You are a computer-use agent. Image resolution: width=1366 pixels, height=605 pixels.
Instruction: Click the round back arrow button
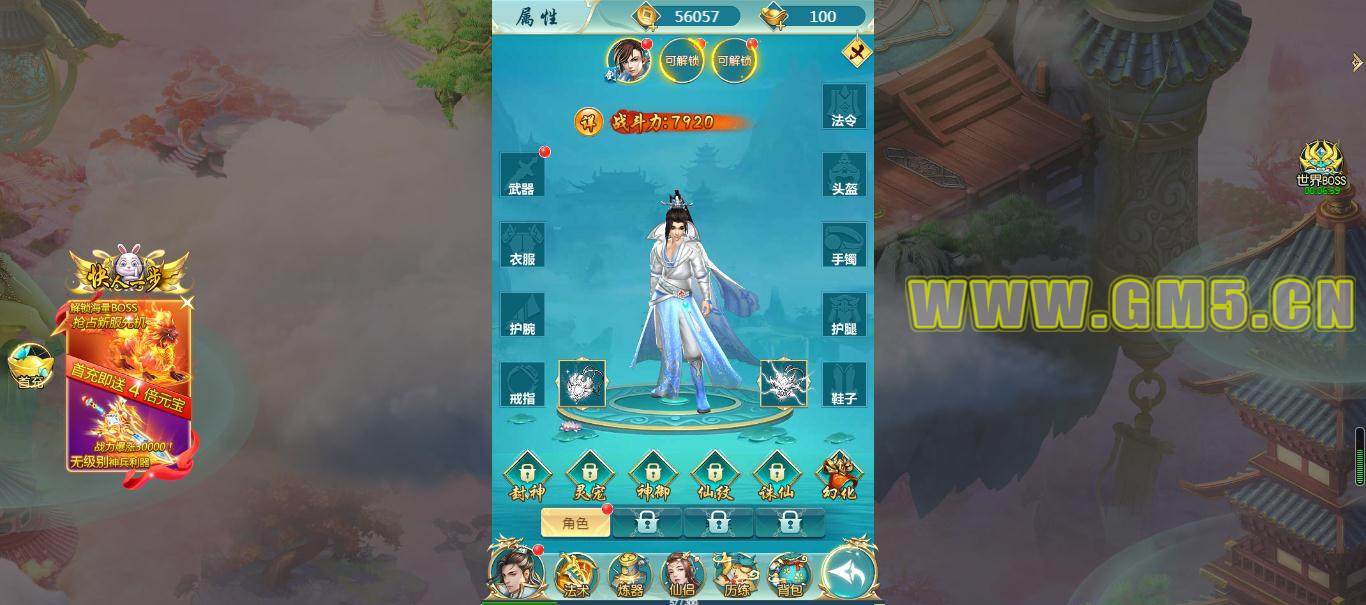[848, 573]
